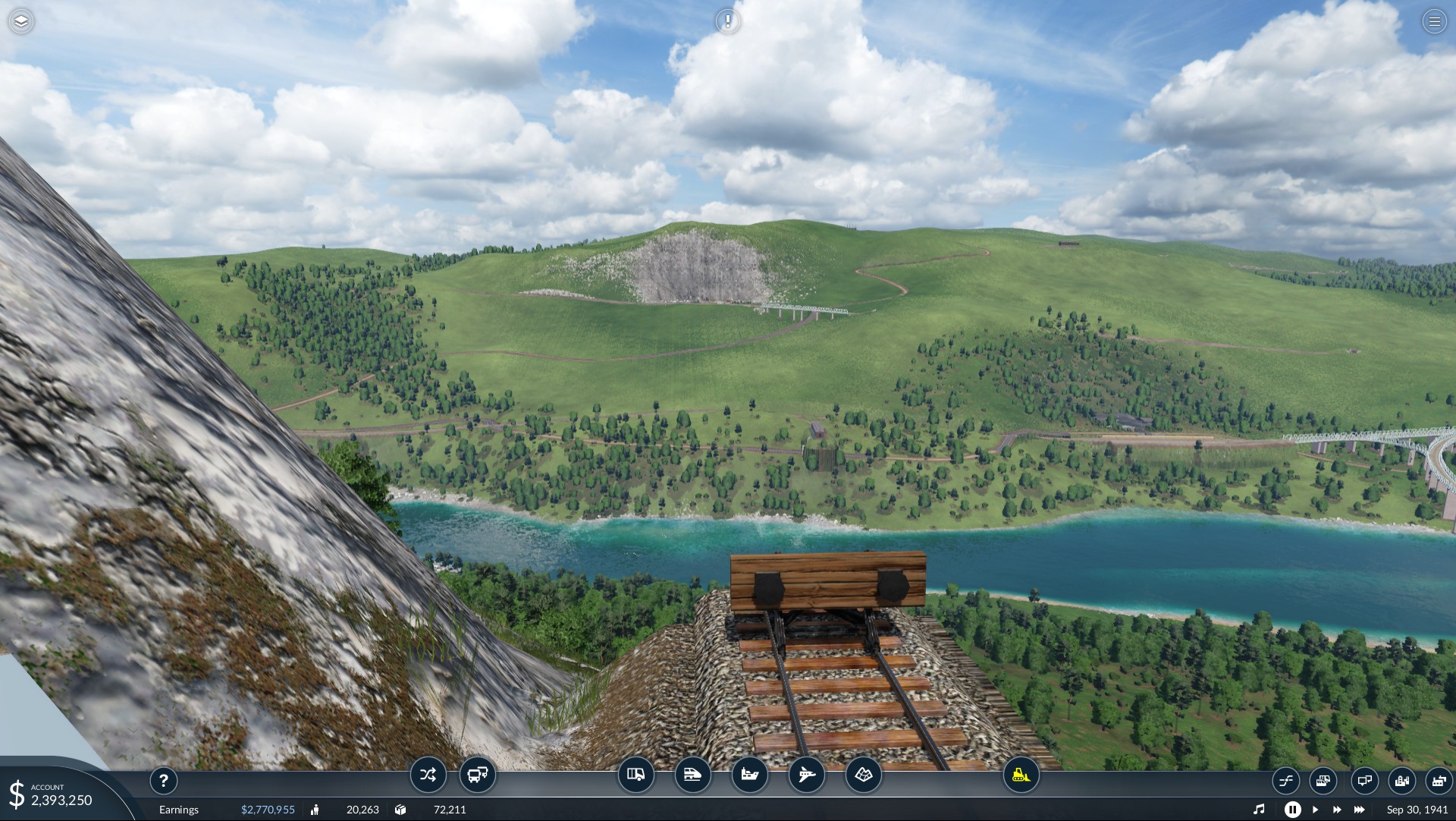The width and height of the screenshot is (1456, 821).
Task: Open the music player
Action: pyautogui.click(x=1259, y=810)
